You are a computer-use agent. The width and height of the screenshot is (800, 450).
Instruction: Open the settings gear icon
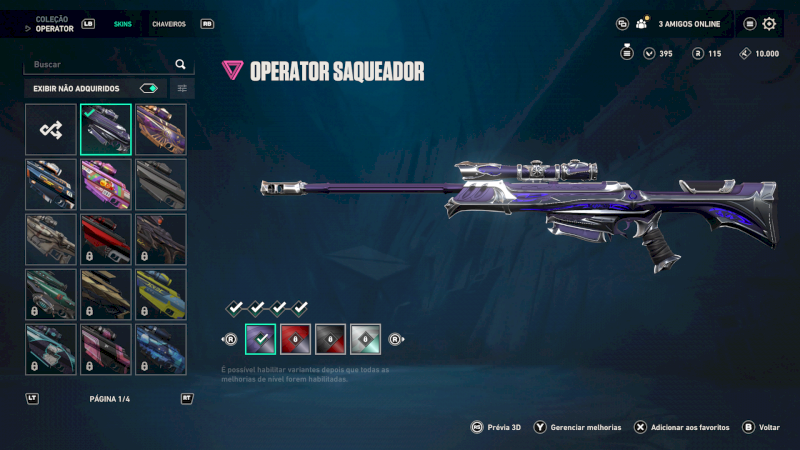pyautogui.click(x=769, y=24)
